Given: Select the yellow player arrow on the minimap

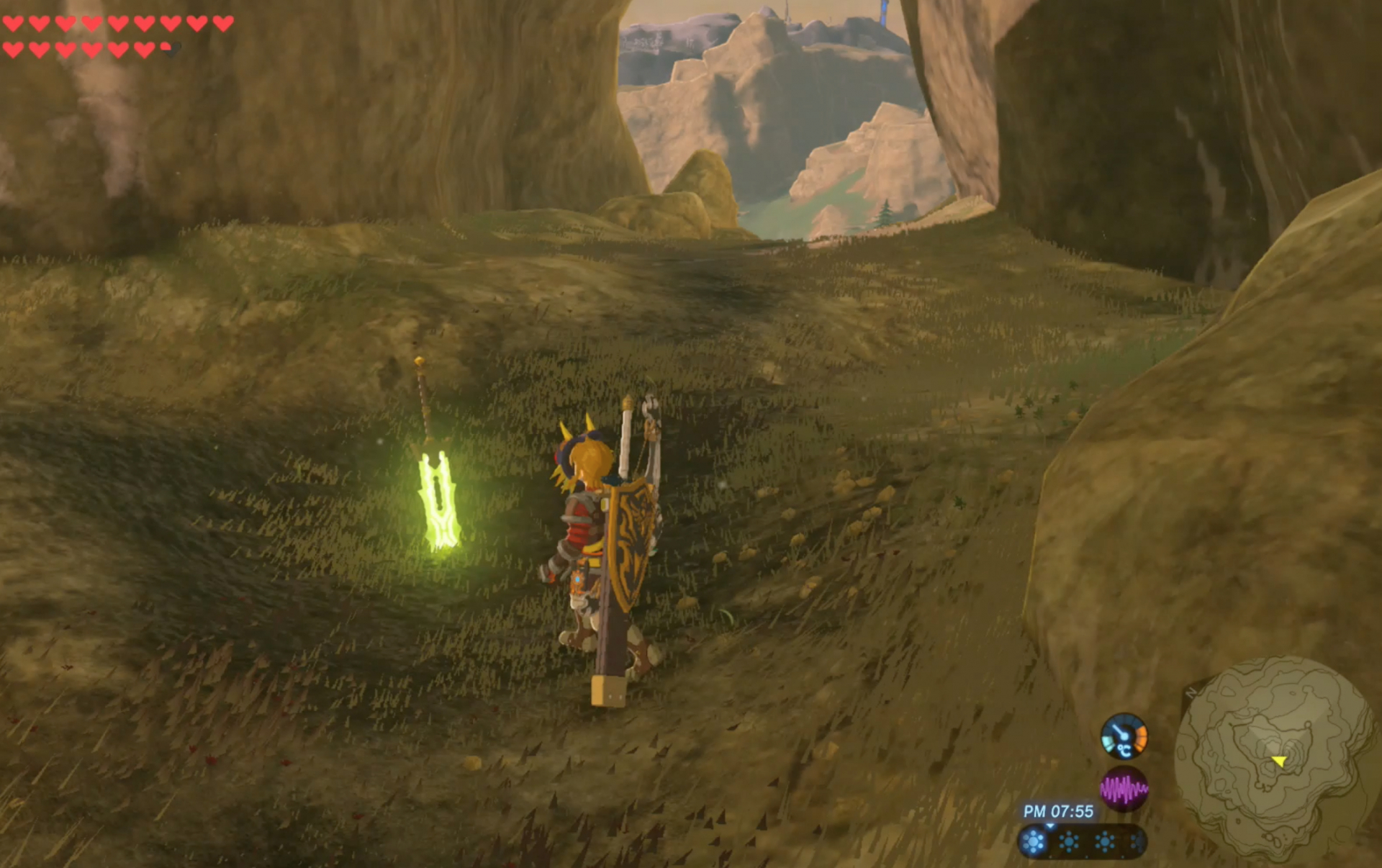Looking at the screenshot, I should [1279, 761].
